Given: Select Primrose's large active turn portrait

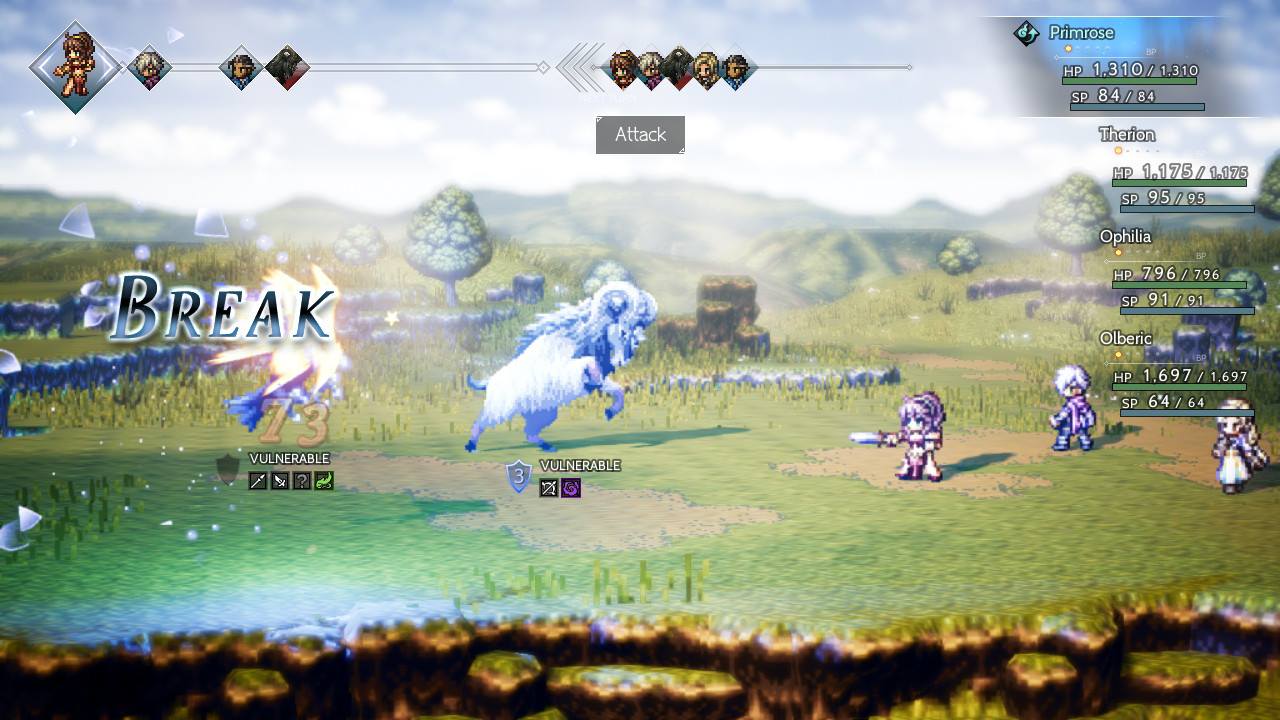Looking at the screenshot, I should click(x=75, y=66).
